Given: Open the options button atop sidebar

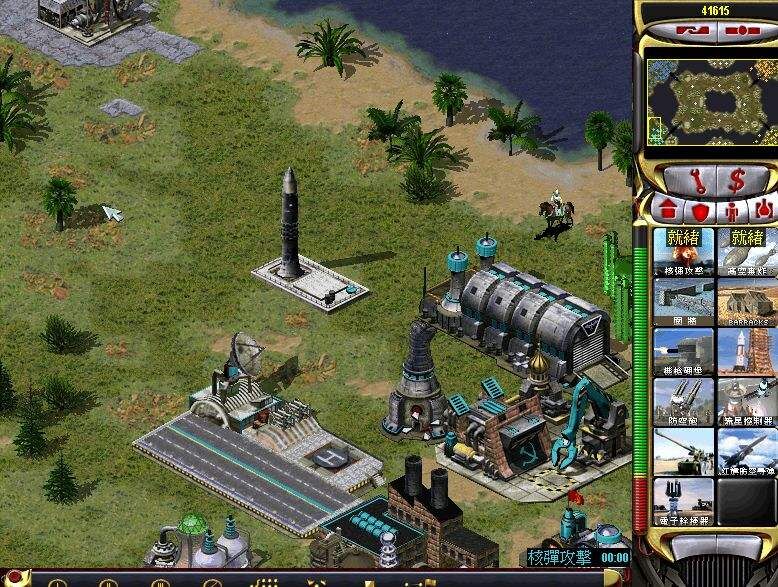Looking at the screenshot, I should (740, 30).
